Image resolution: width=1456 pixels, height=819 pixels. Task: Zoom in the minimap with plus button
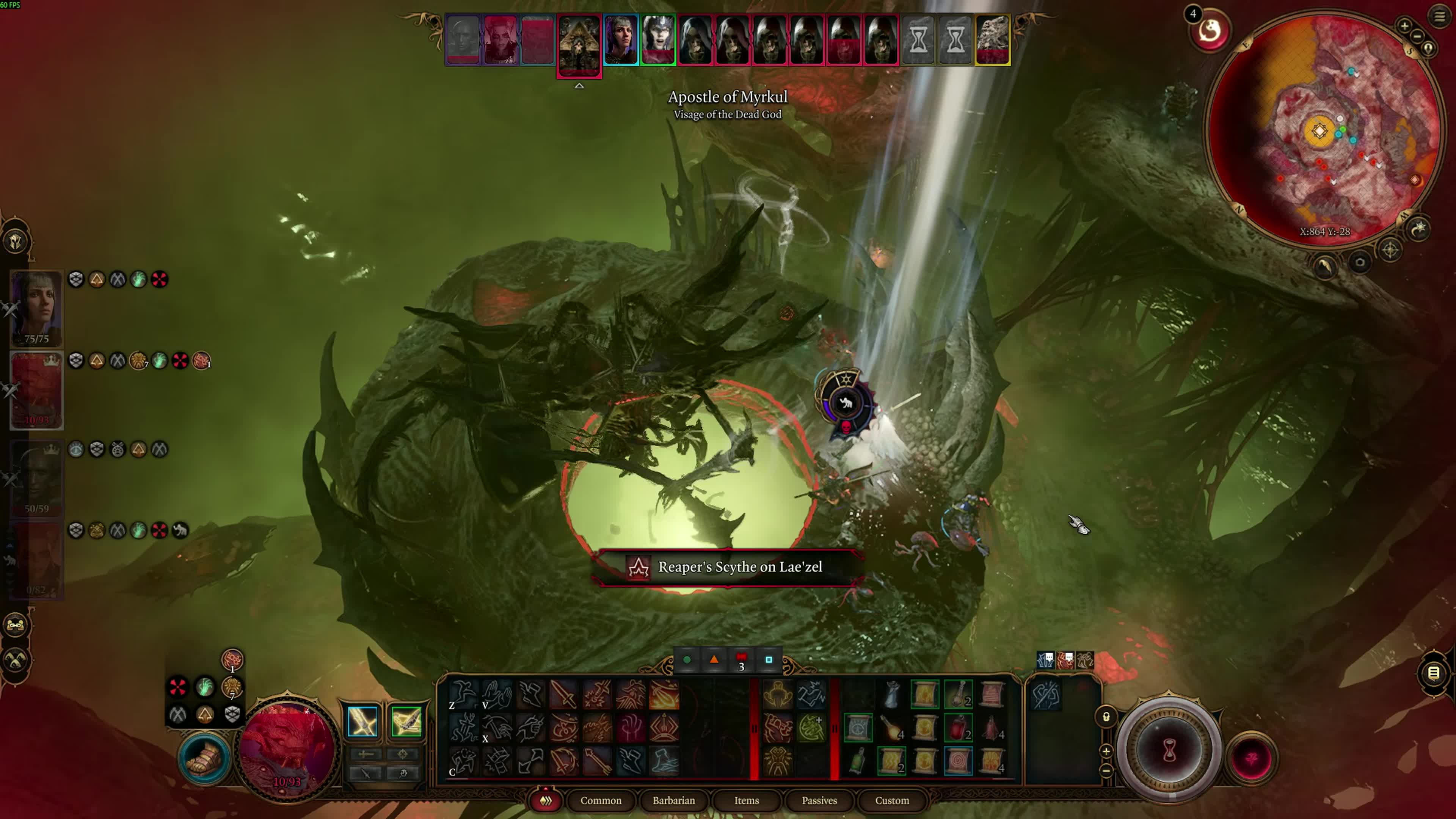(x=1404, y=25)
